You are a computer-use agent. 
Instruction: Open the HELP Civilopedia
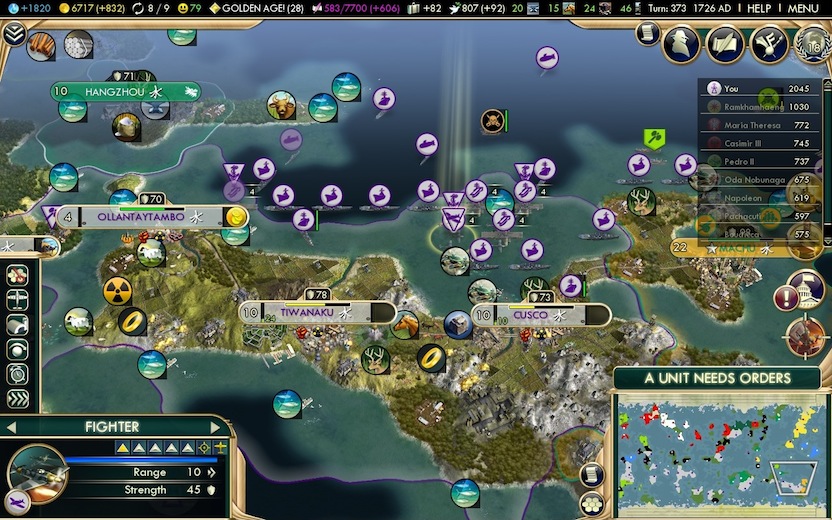tap(759, 8)
